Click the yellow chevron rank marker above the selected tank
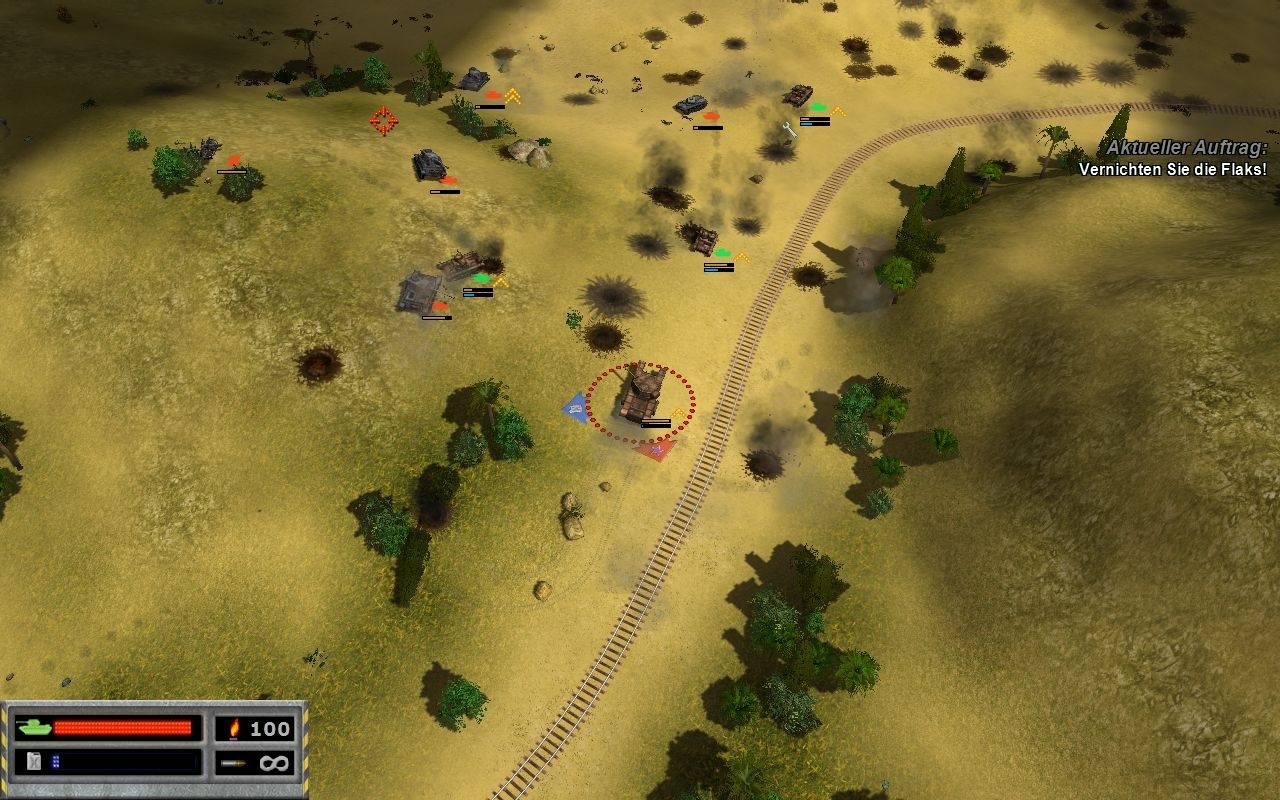 (678, 412)
